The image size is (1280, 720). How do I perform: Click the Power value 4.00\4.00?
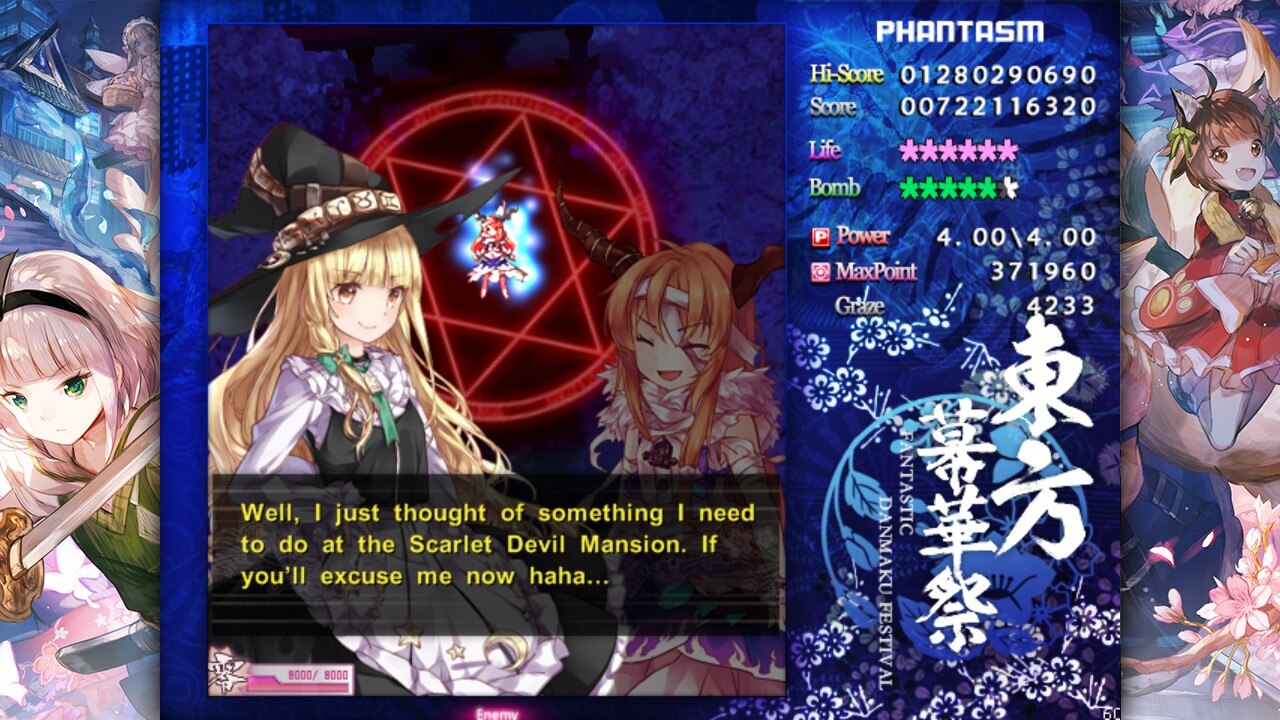tap(1015, 237)
